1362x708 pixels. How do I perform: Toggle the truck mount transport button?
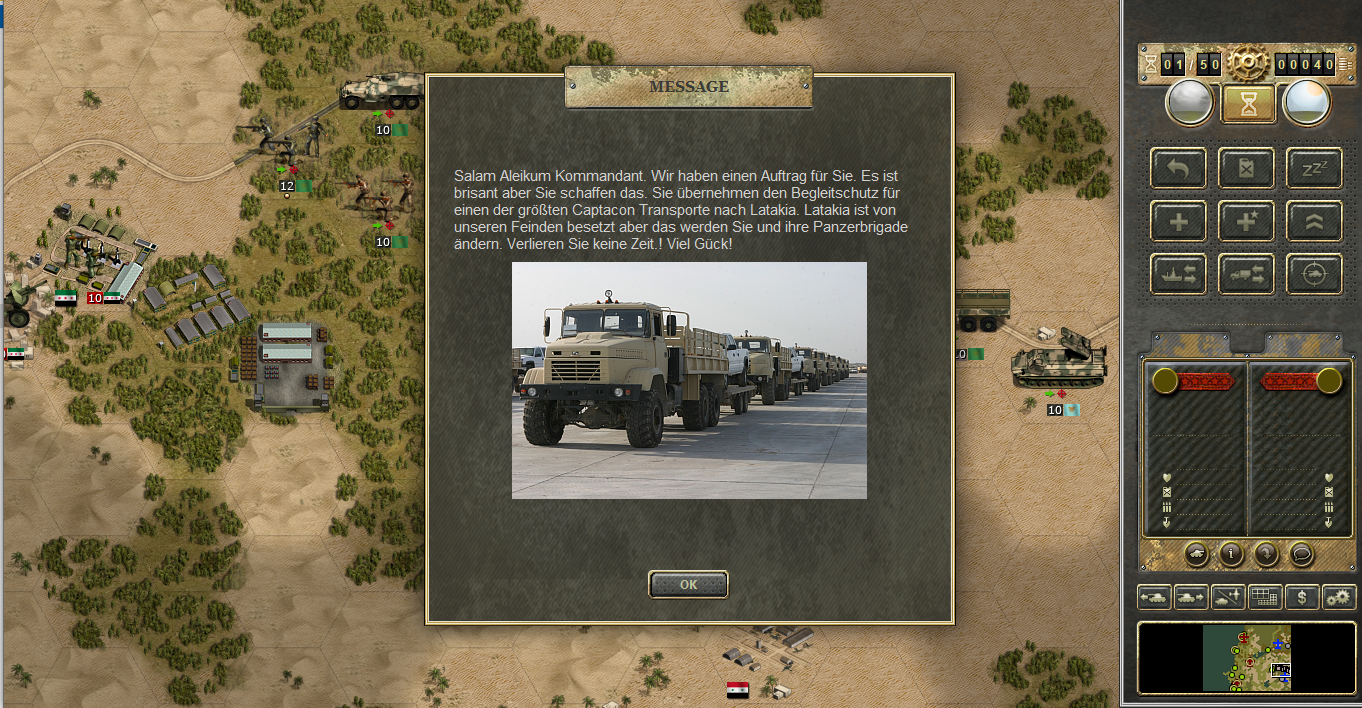tap(1246, 274)
